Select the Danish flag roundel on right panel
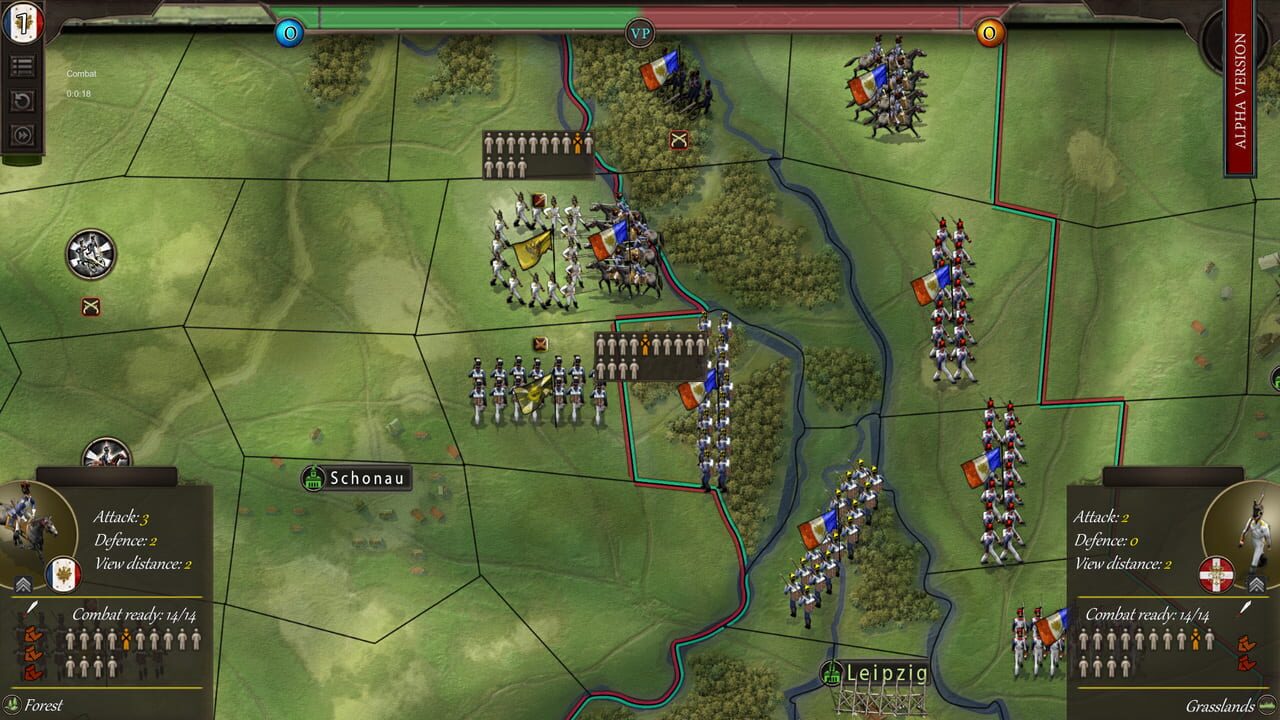Screen dimensions: 1280x720 click(x=1216, y=574)
